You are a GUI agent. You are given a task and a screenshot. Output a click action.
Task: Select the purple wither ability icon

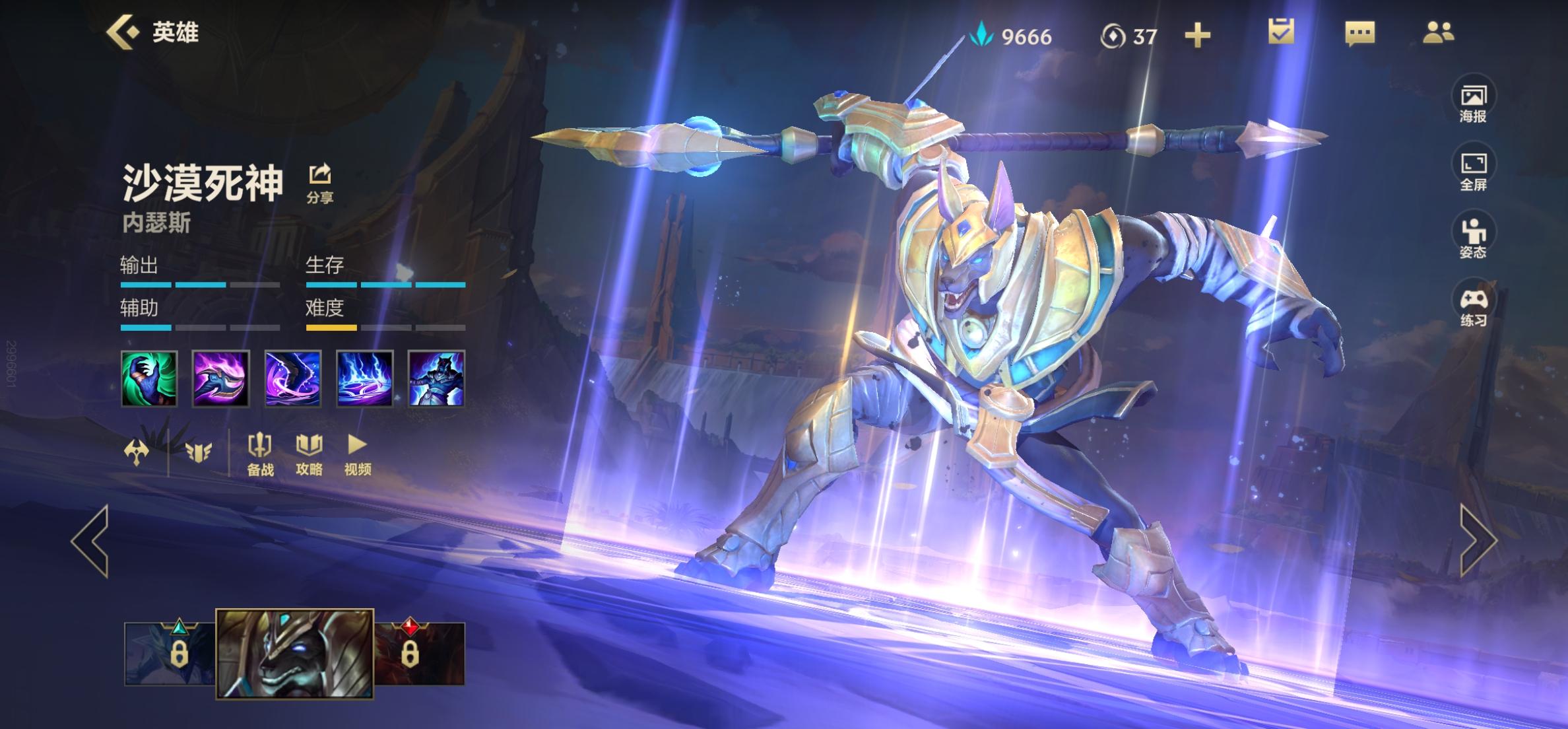(293, 378)
